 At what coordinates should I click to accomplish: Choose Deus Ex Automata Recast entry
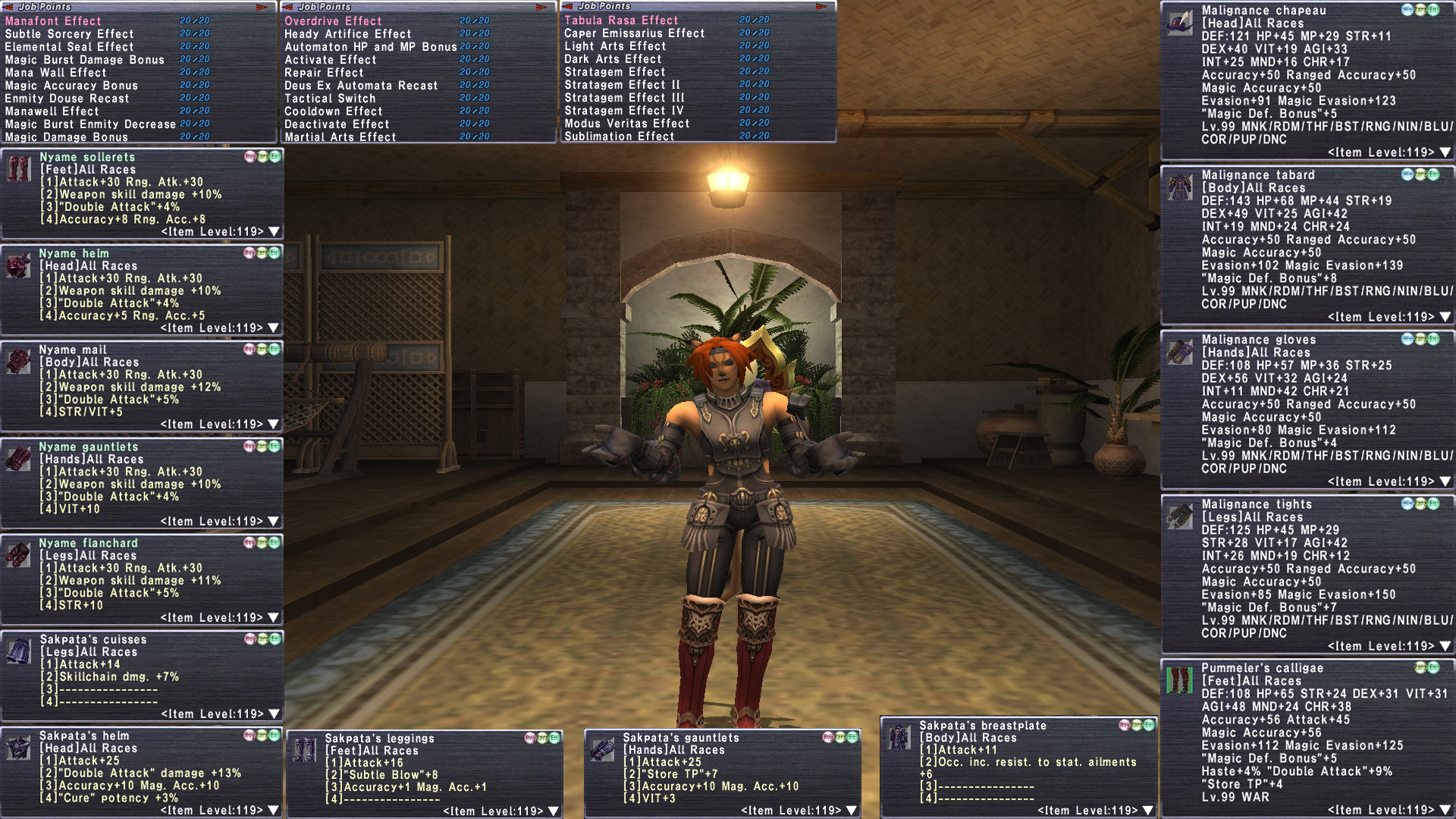361,86
